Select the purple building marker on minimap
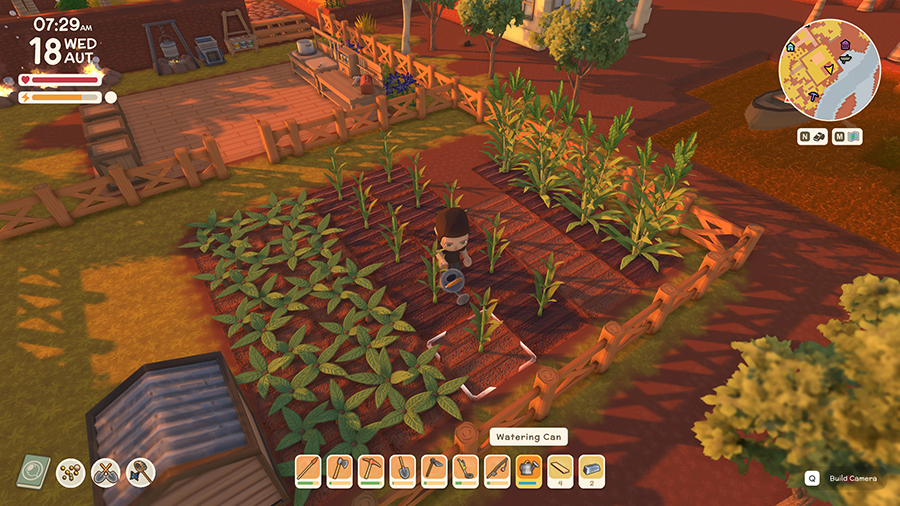 (845, 45)
